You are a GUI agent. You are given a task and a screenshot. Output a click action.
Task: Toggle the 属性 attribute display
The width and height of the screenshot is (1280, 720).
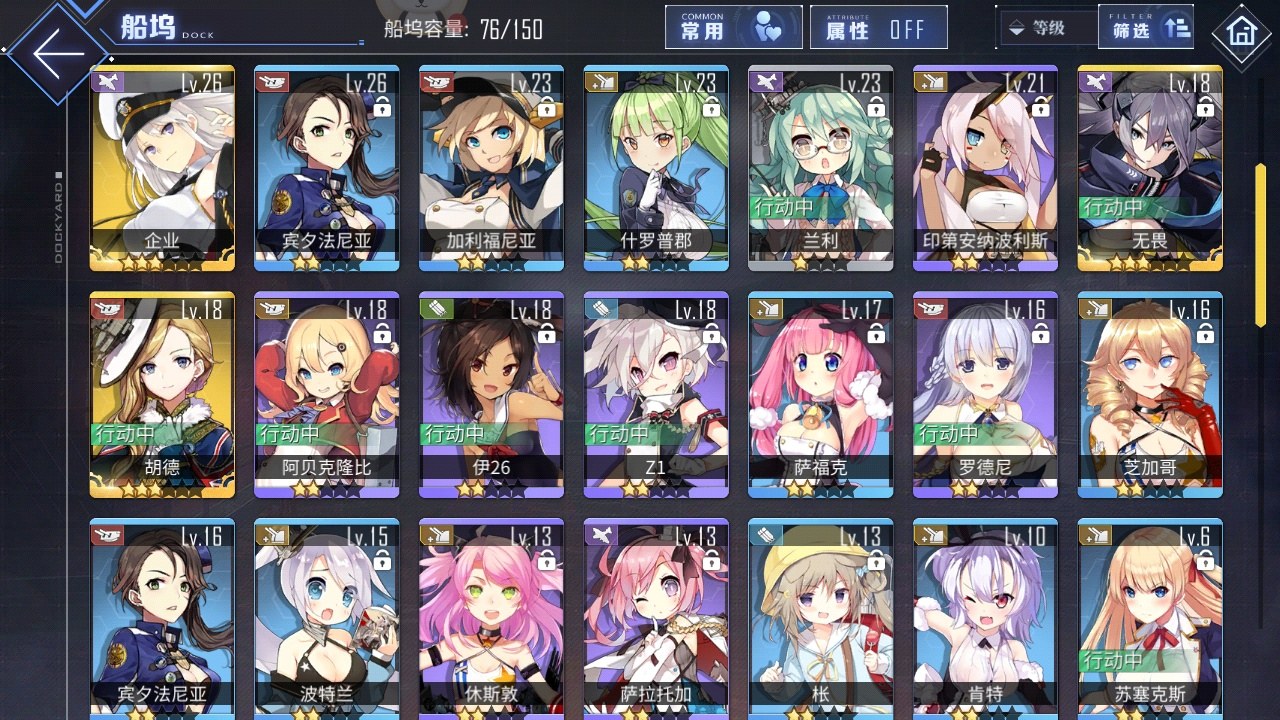point(878,28)
